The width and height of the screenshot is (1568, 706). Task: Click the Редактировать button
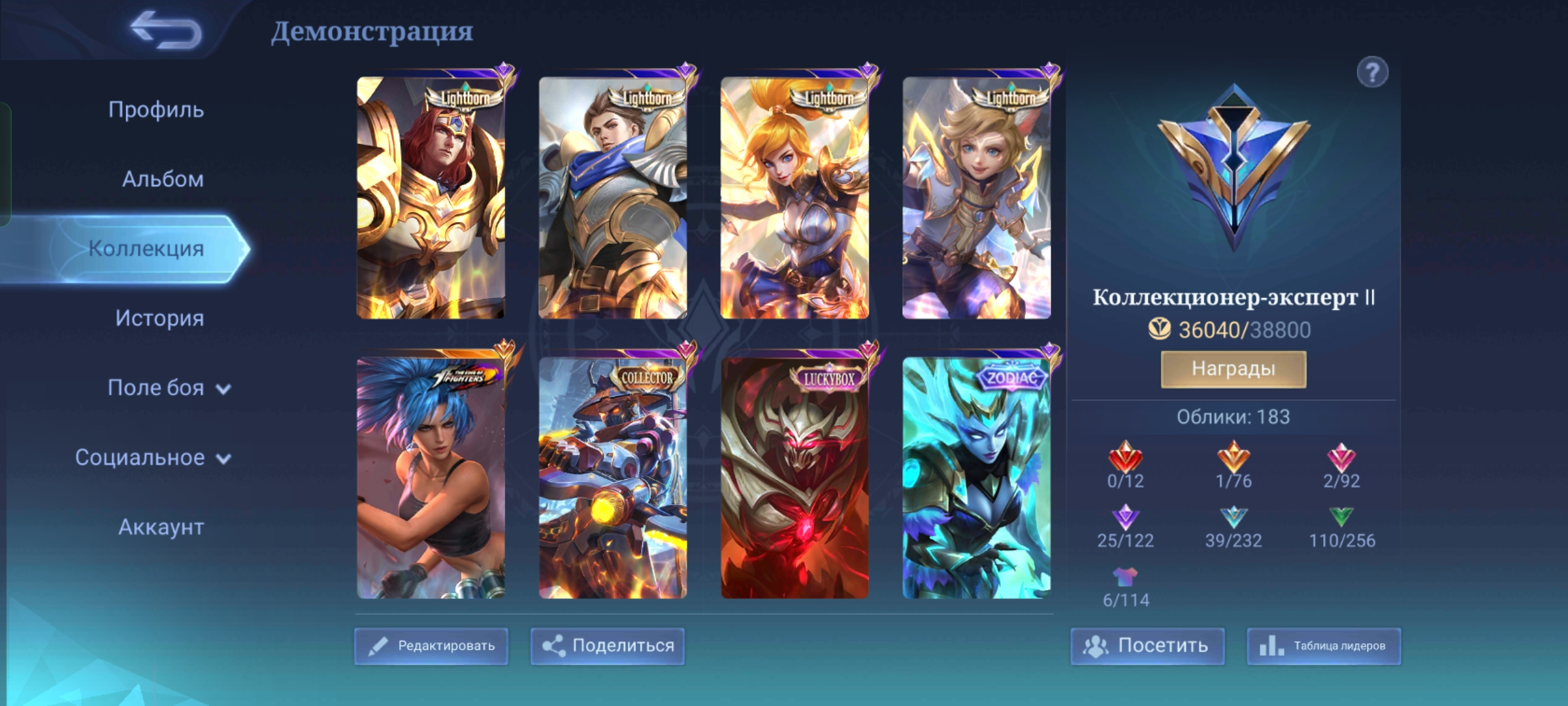[x=431, y=646]
